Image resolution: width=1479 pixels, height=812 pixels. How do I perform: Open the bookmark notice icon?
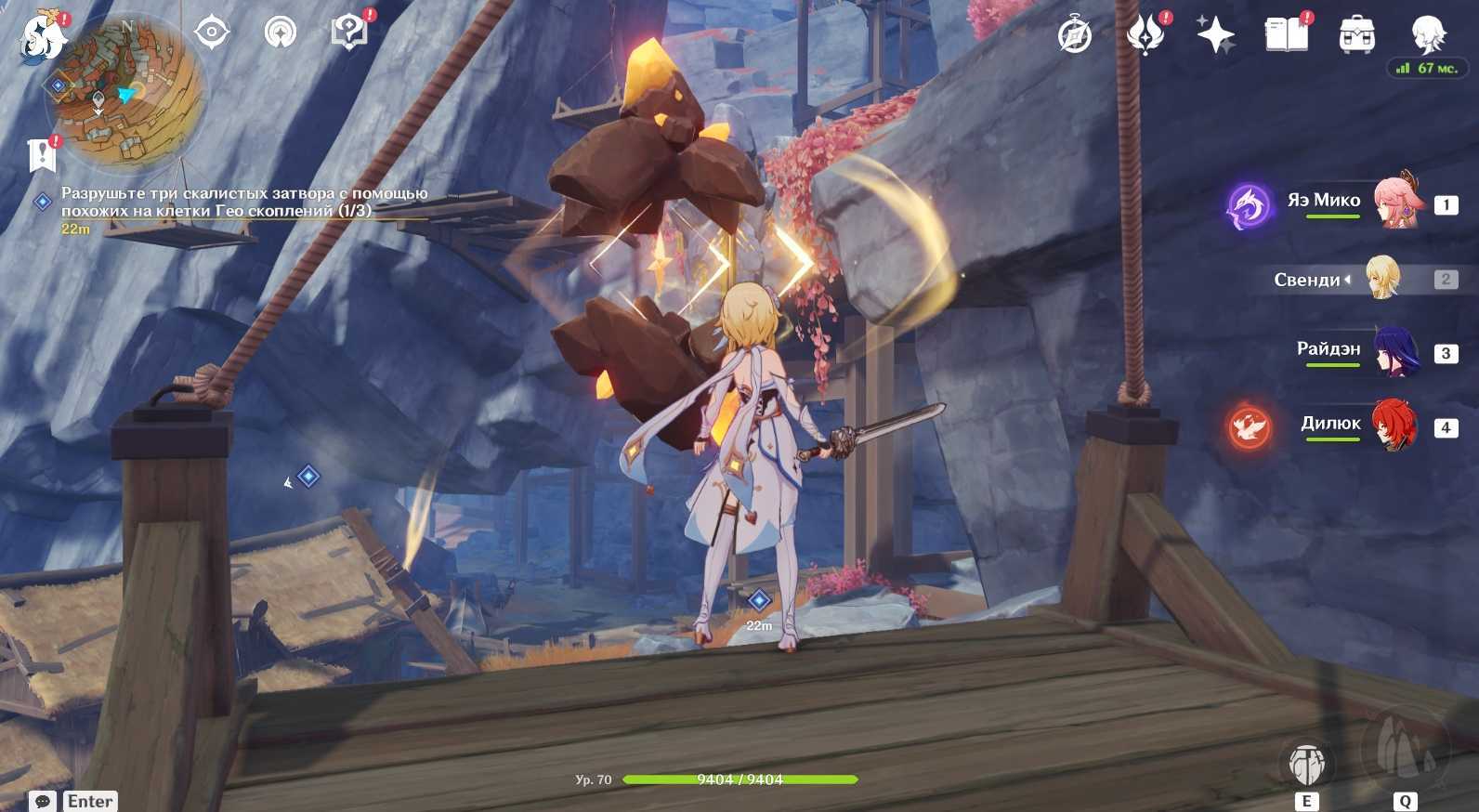42,155
